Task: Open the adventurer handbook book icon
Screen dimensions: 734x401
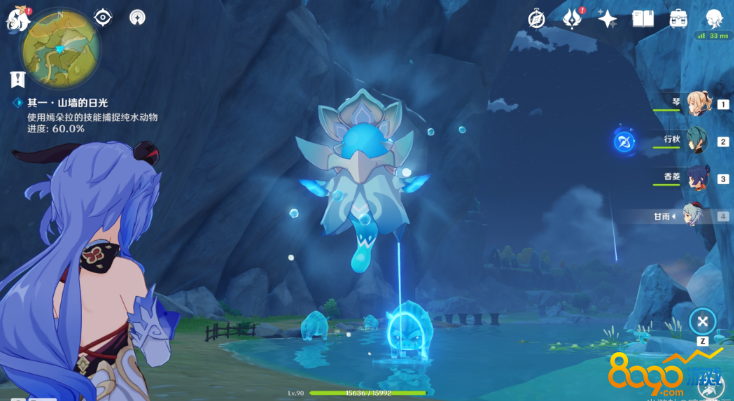Action: coord(643,18)
